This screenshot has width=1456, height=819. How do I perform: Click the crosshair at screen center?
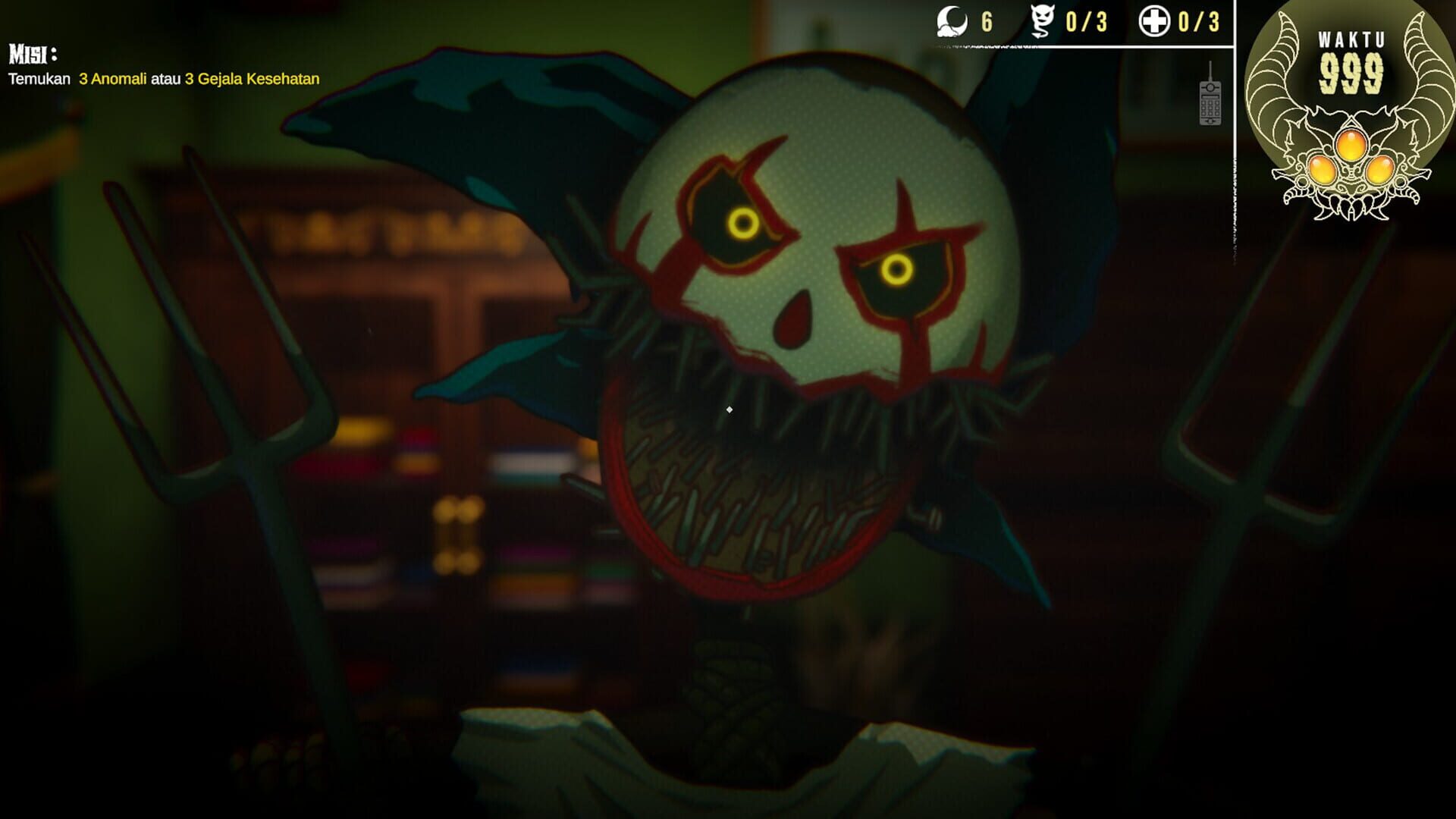728,409
